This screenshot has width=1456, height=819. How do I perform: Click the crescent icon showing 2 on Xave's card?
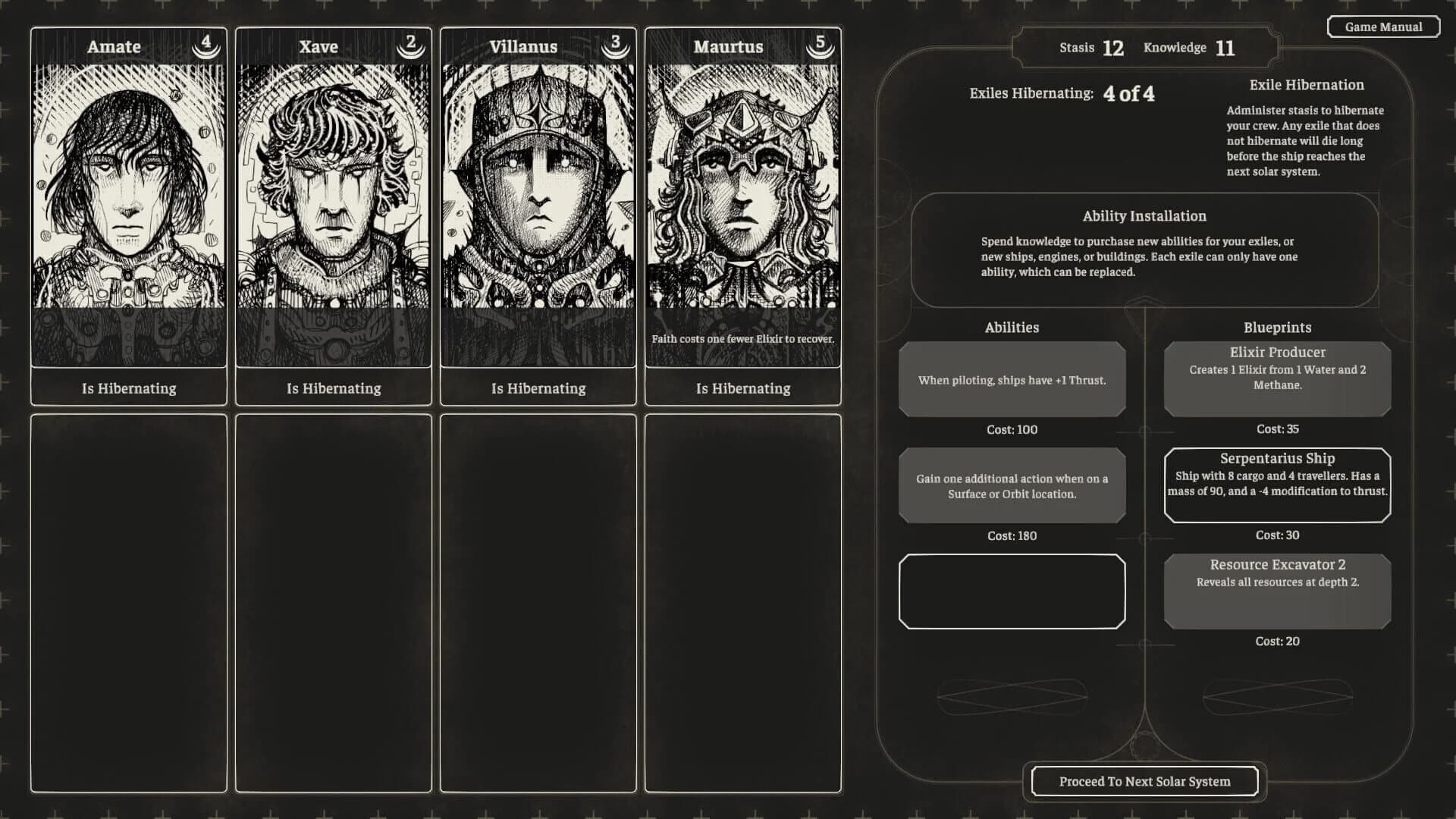click(409, 45)
